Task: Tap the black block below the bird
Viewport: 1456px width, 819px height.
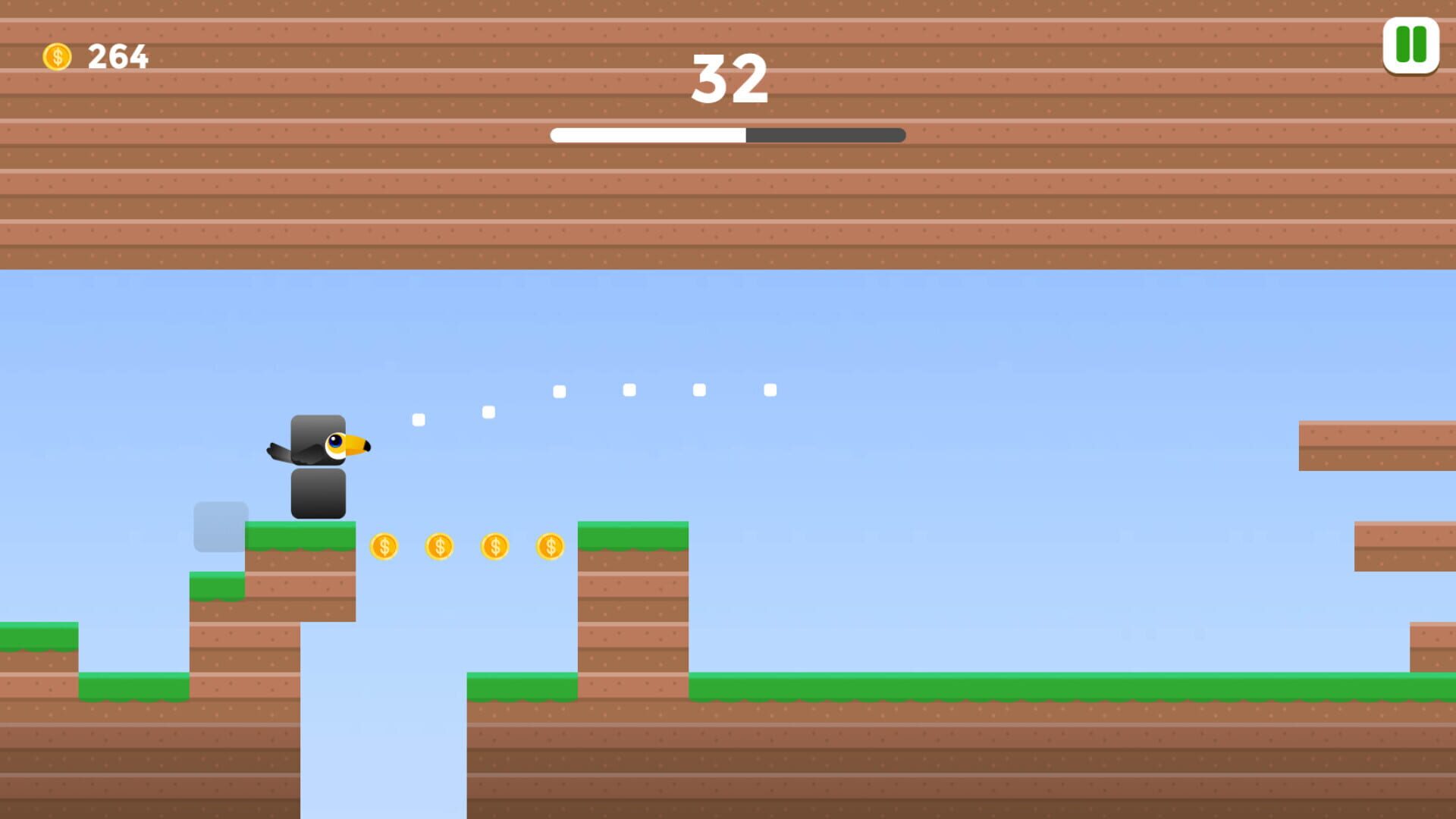Action: click(318, 491)
